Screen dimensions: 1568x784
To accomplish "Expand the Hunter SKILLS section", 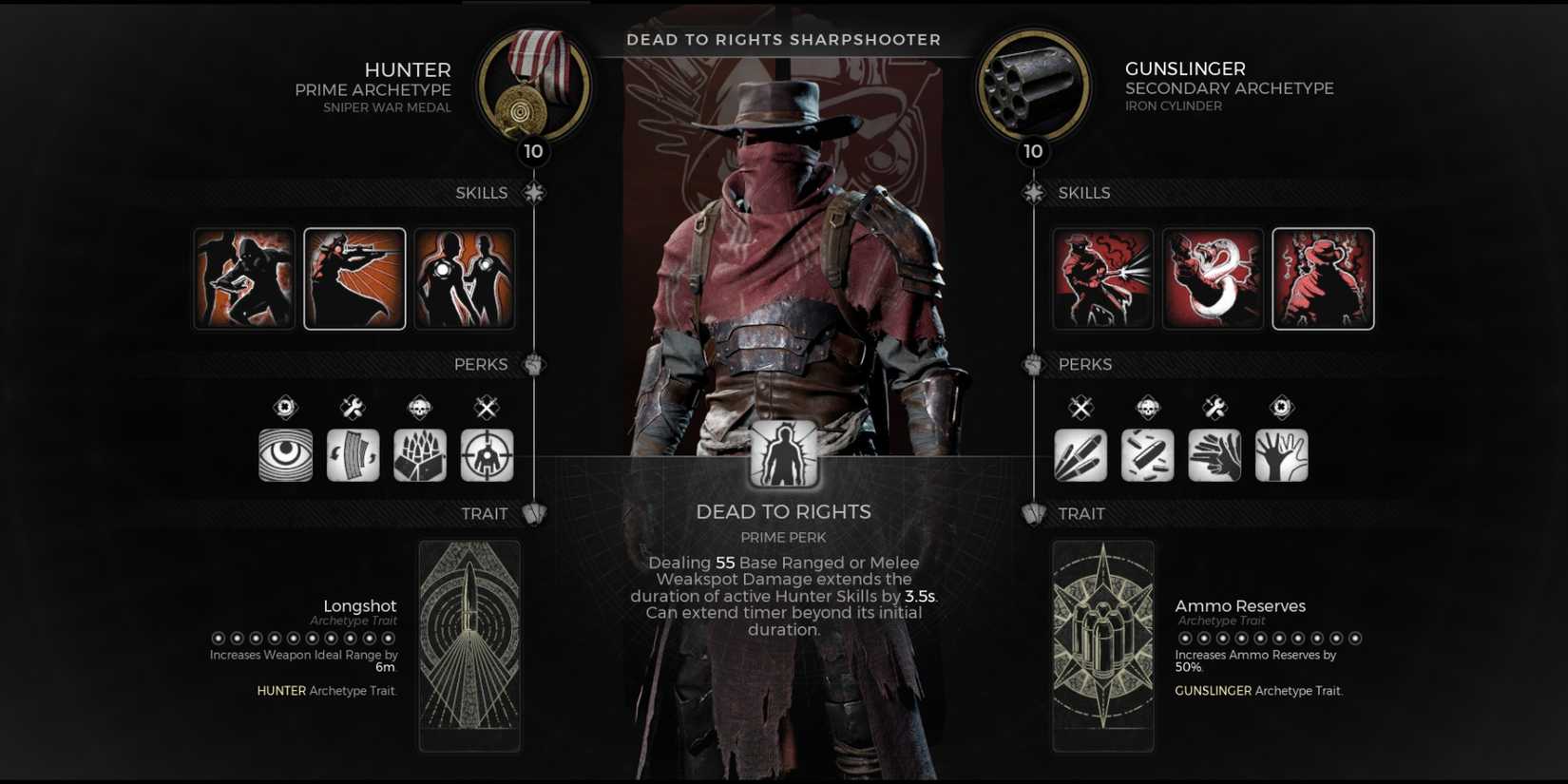I will pos(535,192).
